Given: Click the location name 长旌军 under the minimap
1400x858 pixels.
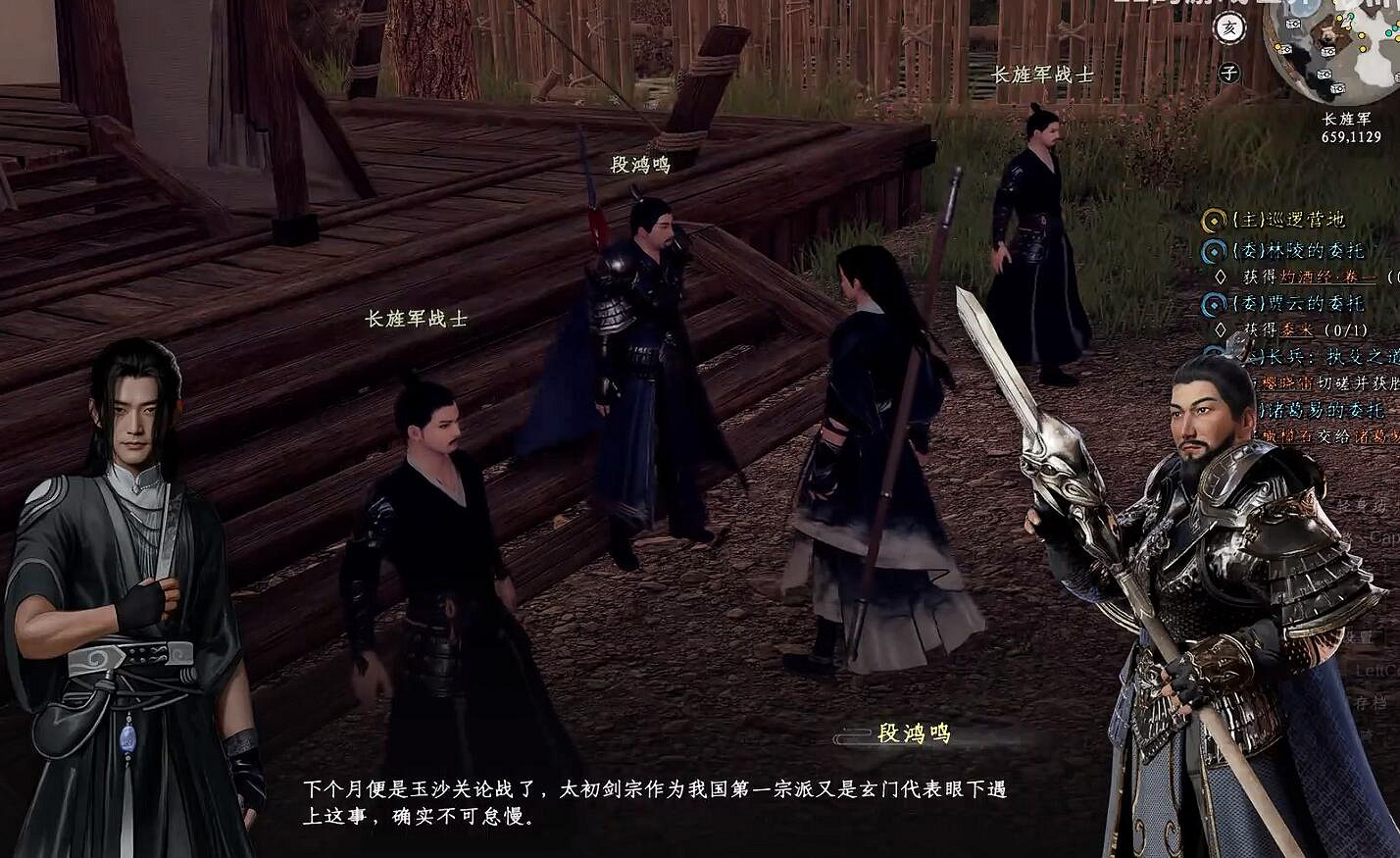Looking at the screenshot, I should [x=1348, y=119].
